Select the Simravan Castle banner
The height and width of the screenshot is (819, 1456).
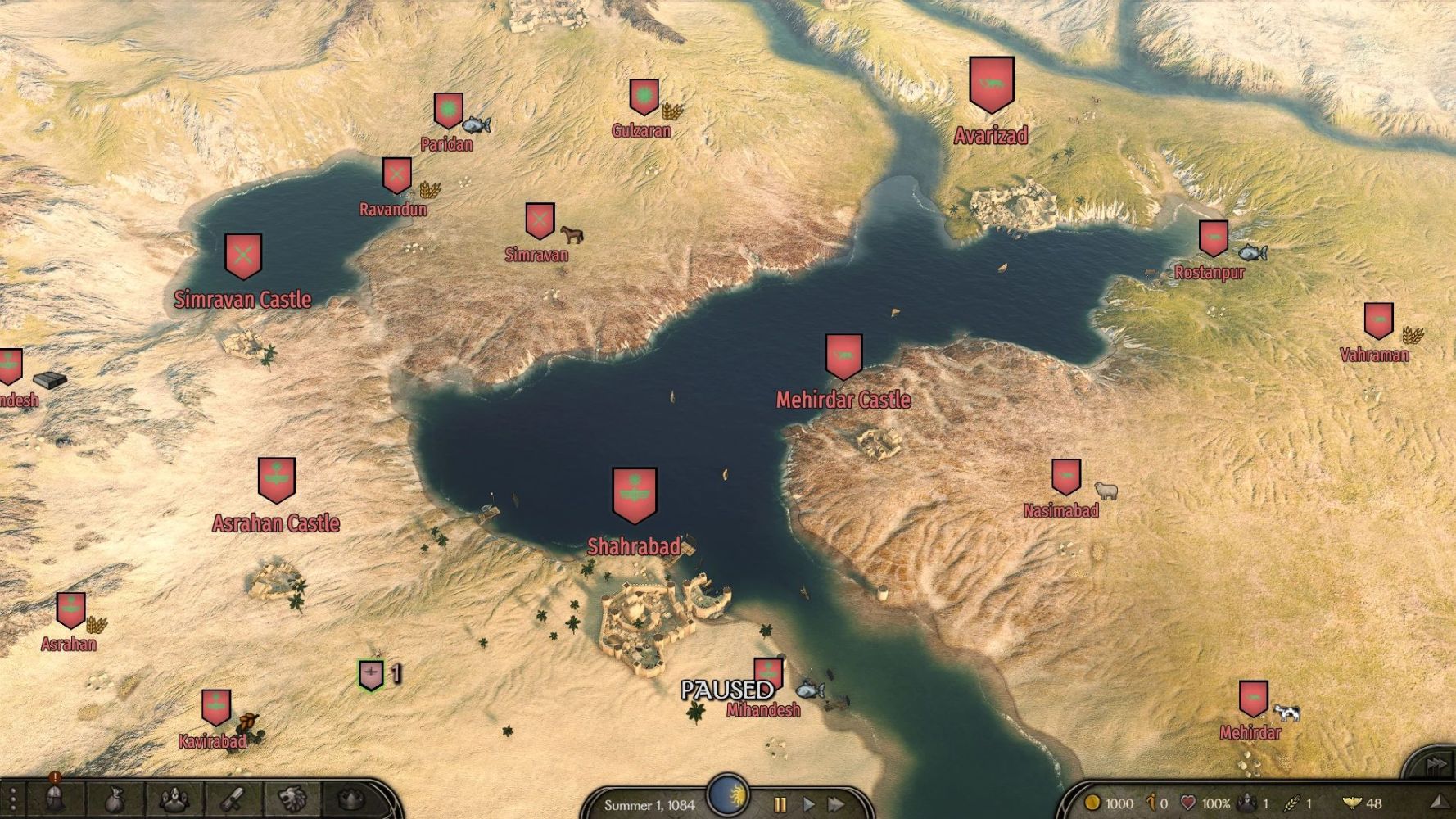pyautogui.click(x=243, y=256)
